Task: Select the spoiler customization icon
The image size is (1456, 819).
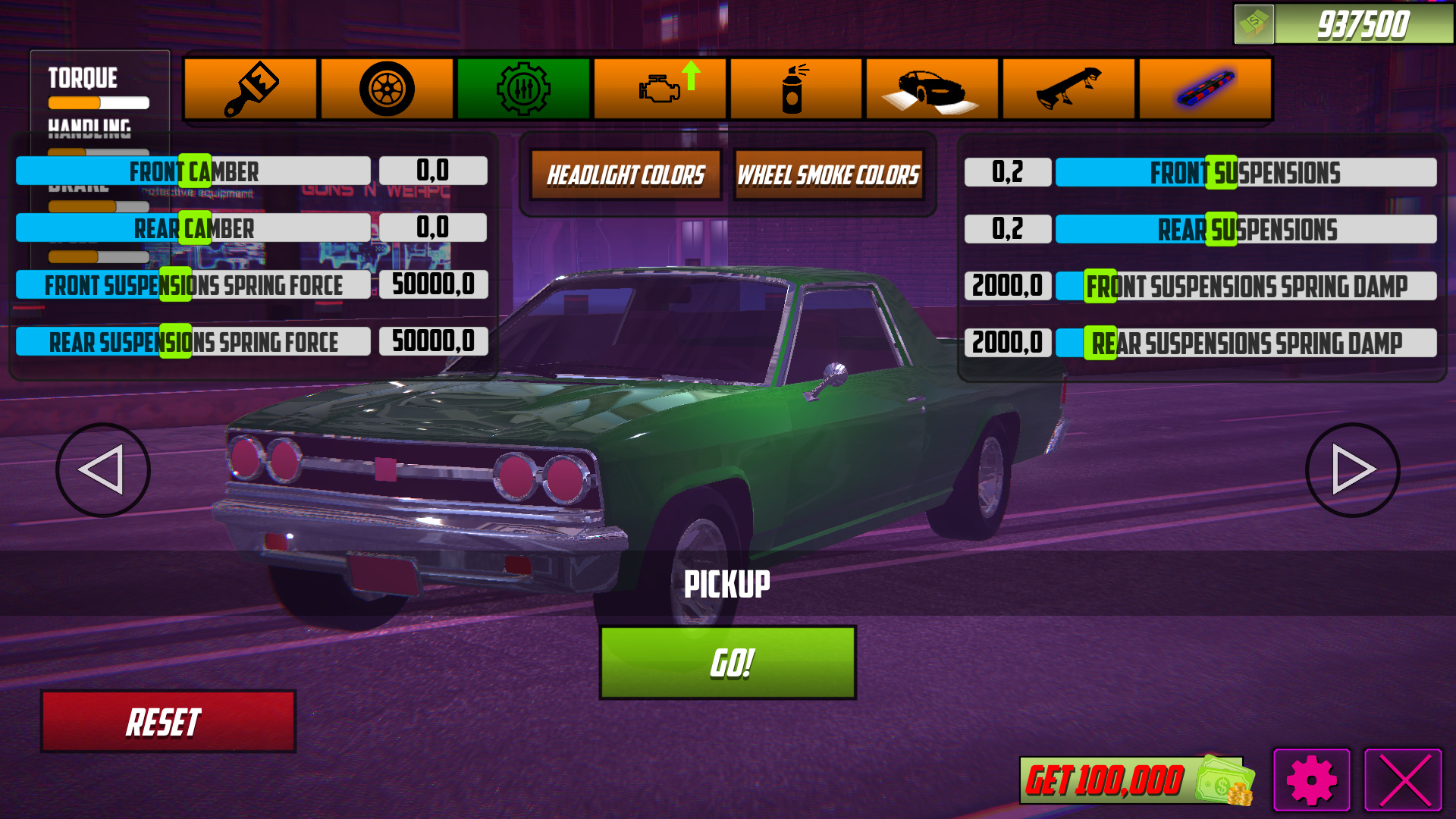Action: pos(1069,89)
